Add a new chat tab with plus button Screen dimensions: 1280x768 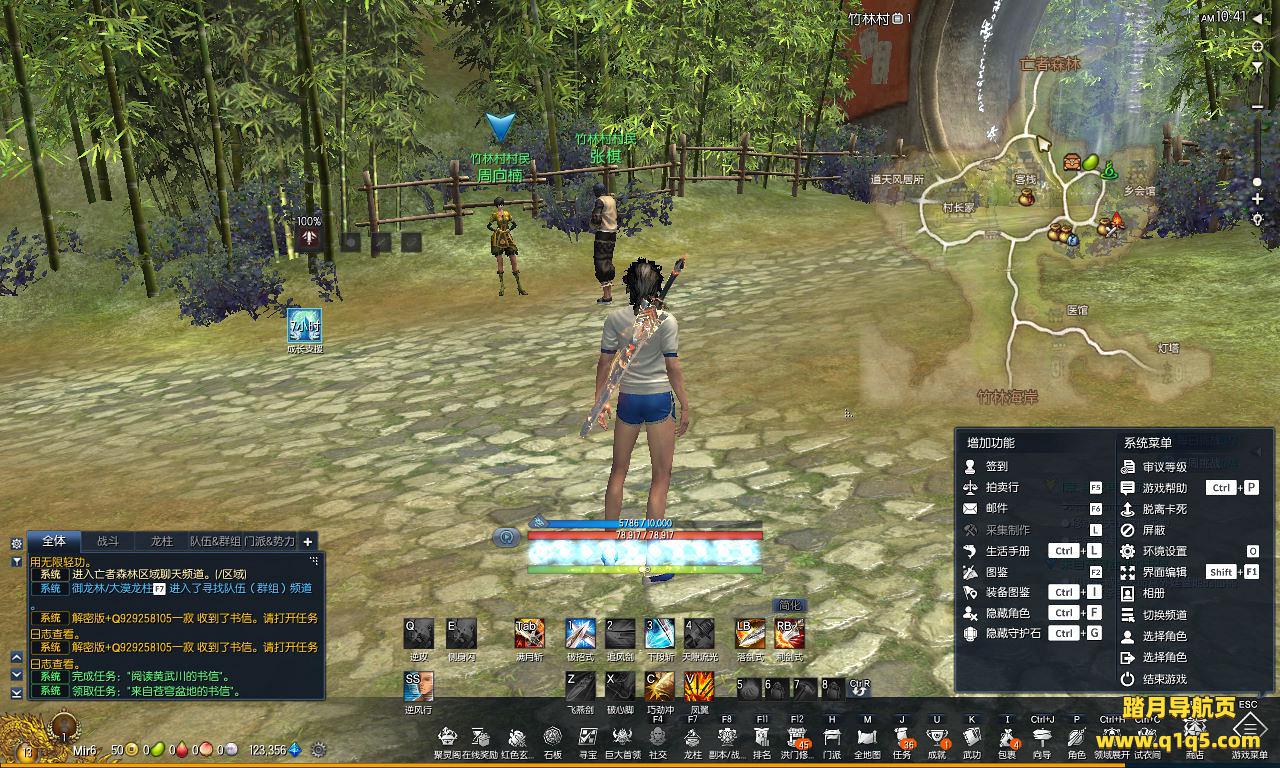pos(308,541)
